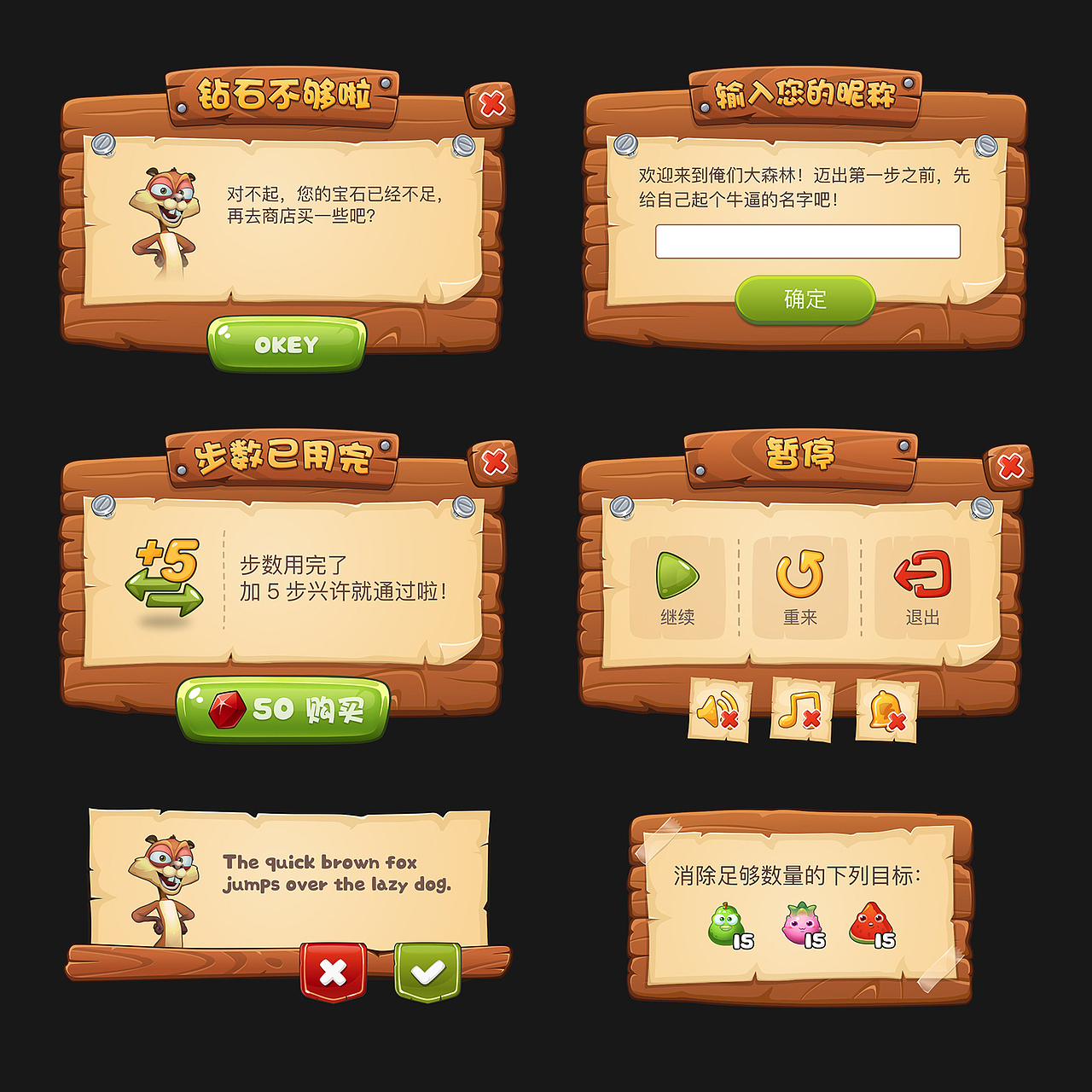Mute the sound effects speaker toggle
Screen dimensions: 1092x1092
[719, 709]
